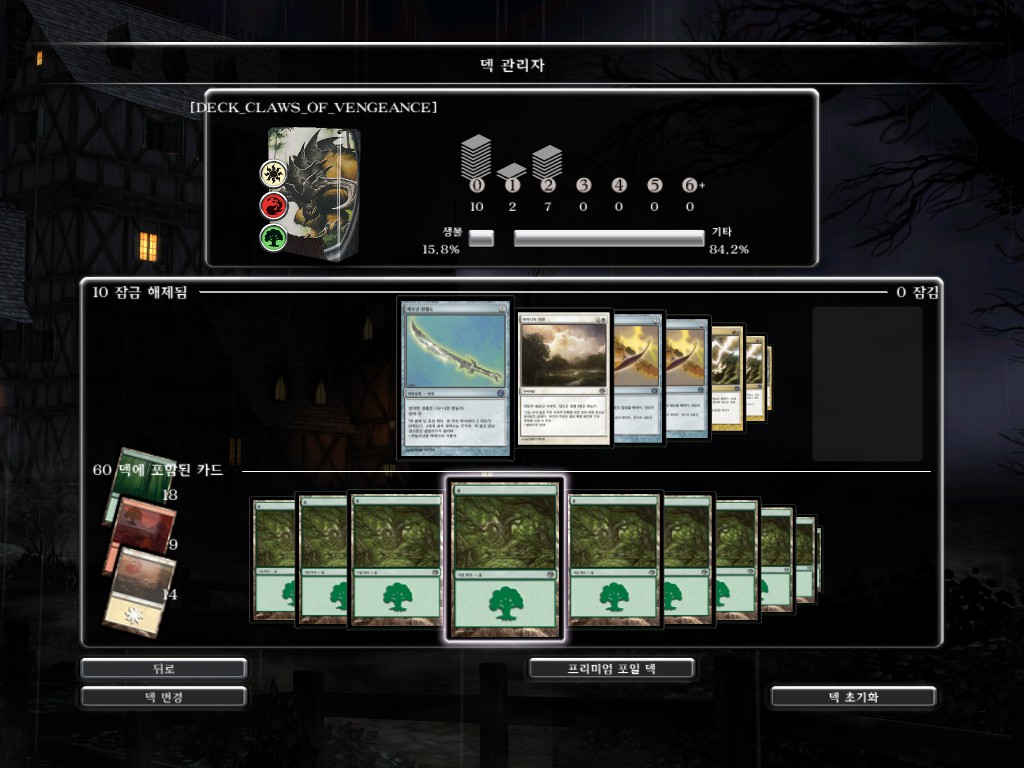Click the red mountain mana symbol
This screenshot has width=1024, height=768.
tap(273, 206)
